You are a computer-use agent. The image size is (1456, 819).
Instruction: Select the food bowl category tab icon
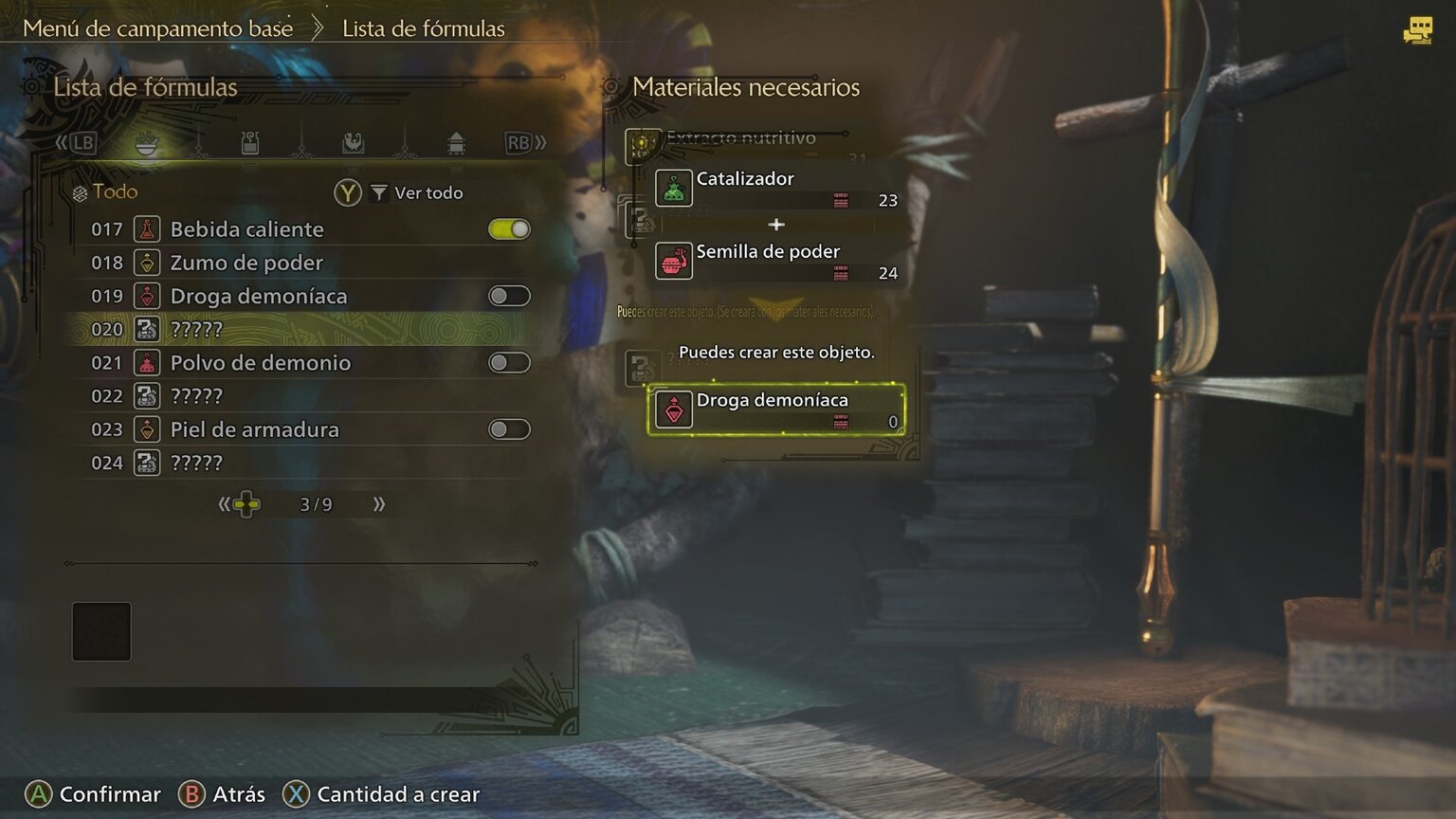coord(147,143)
